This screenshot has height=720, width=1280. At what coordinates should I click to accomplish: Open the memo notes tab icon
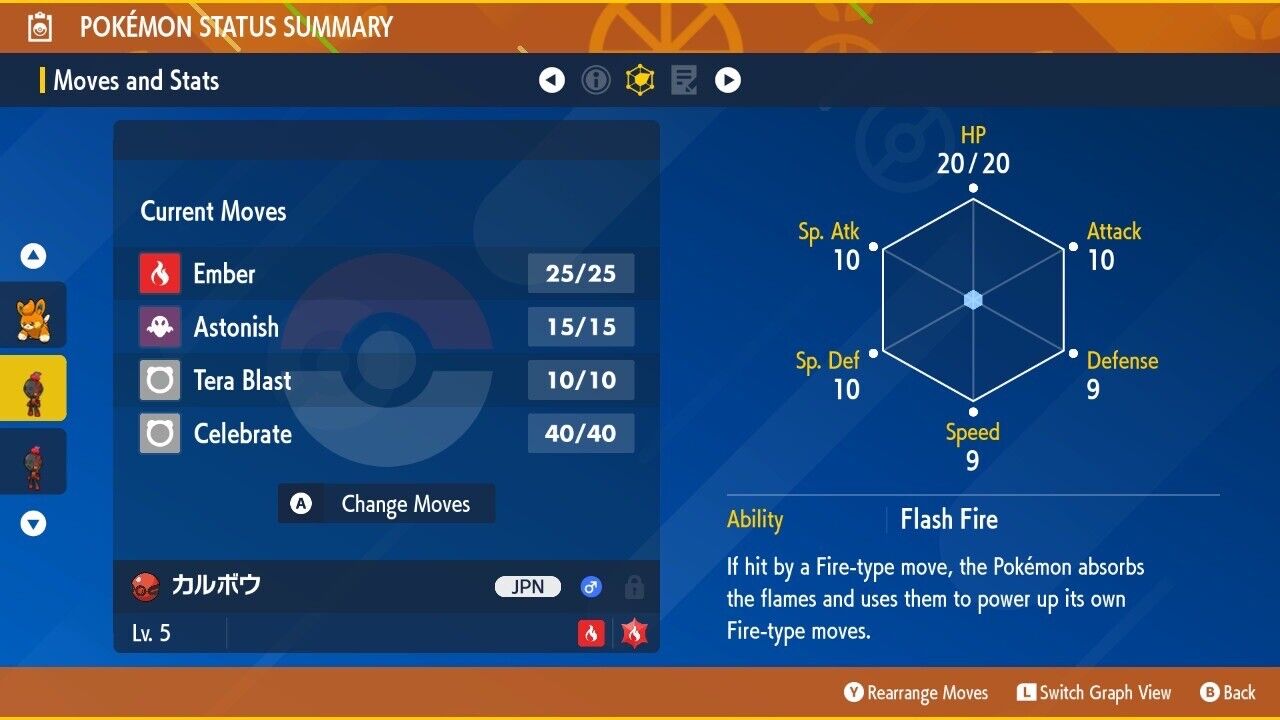pos(684,81)
